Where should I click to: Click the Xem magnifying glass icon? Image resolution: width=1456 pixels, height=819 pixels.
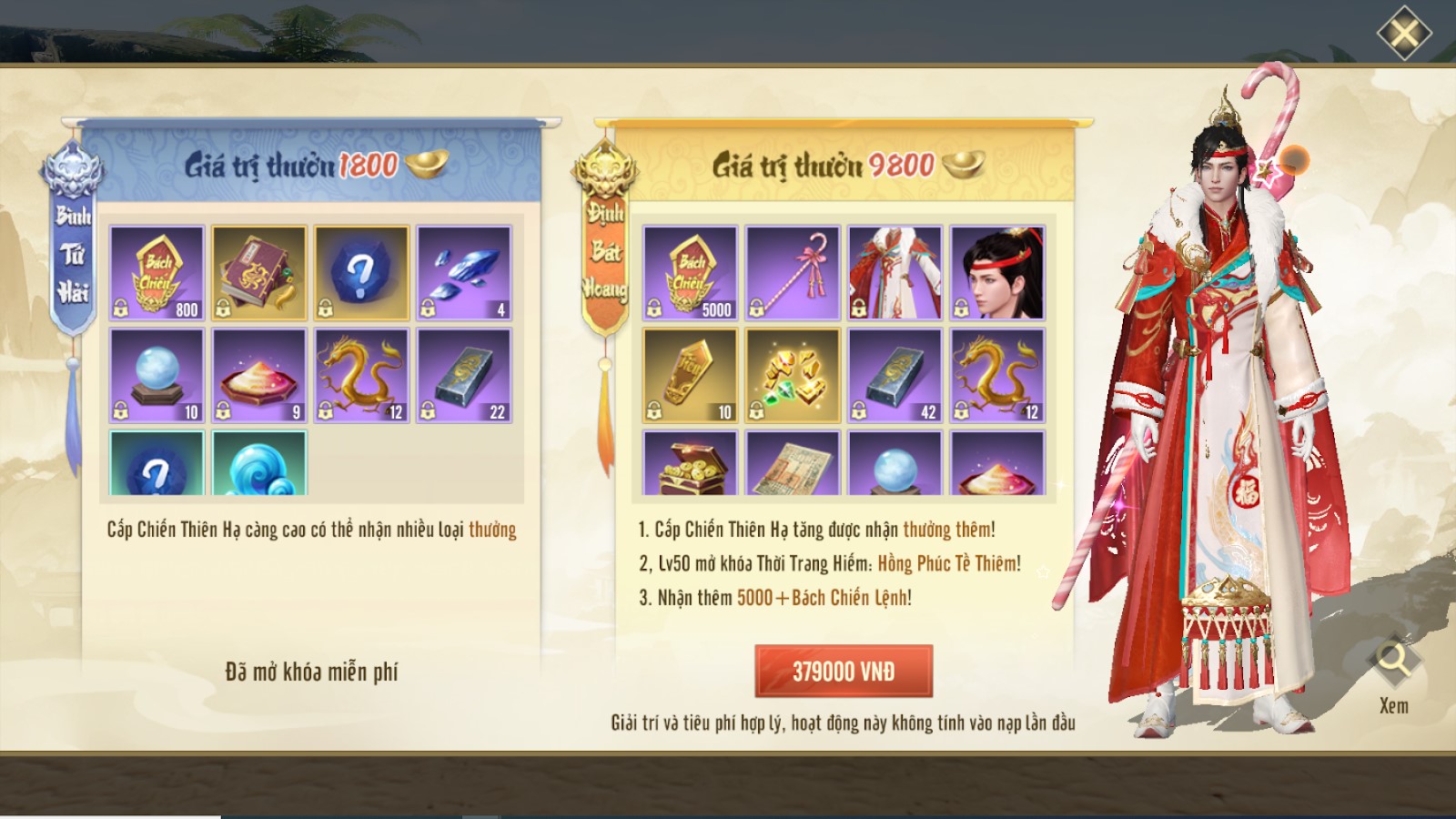[x=1393, y=662]
